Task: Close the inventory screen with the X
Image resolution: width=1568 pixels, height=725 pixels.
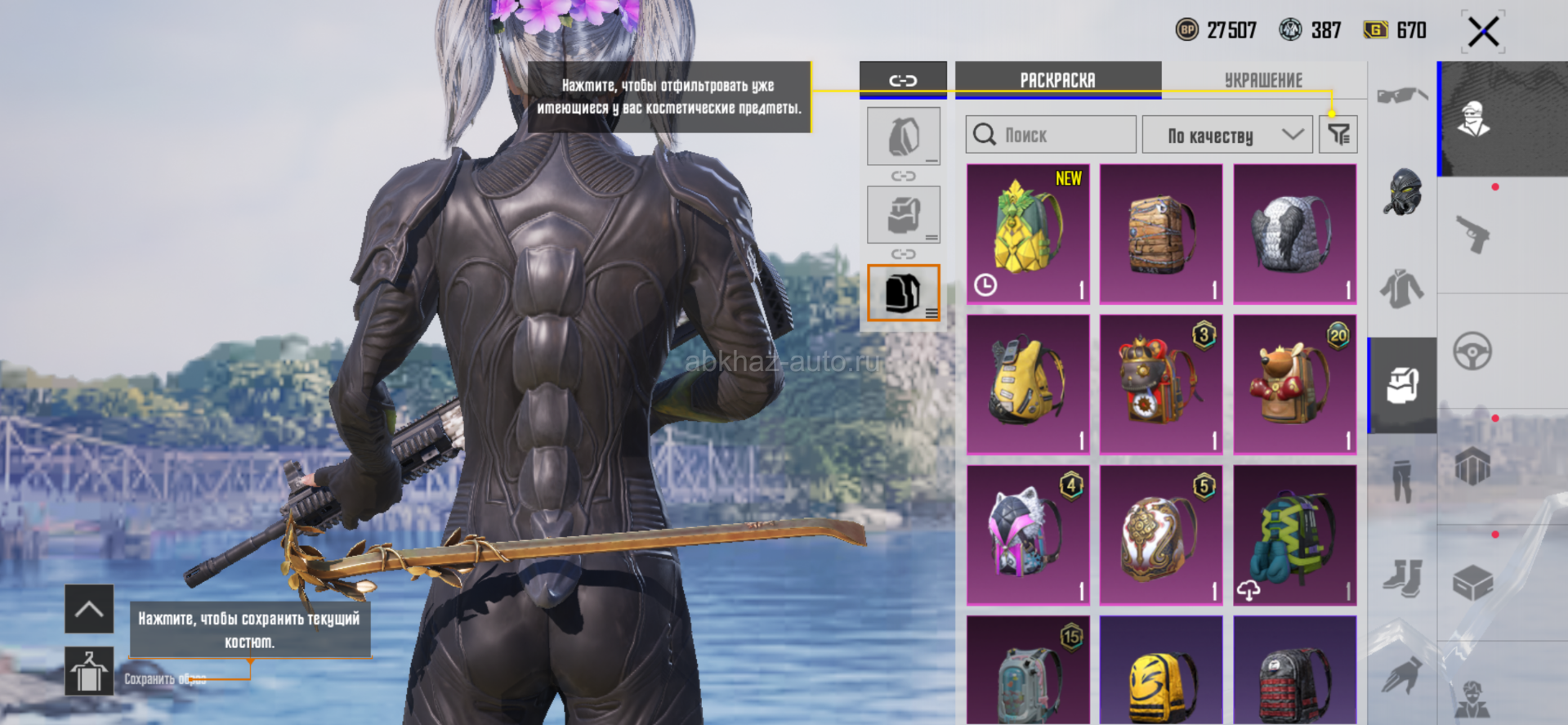Action: (x=1483, y=33)
